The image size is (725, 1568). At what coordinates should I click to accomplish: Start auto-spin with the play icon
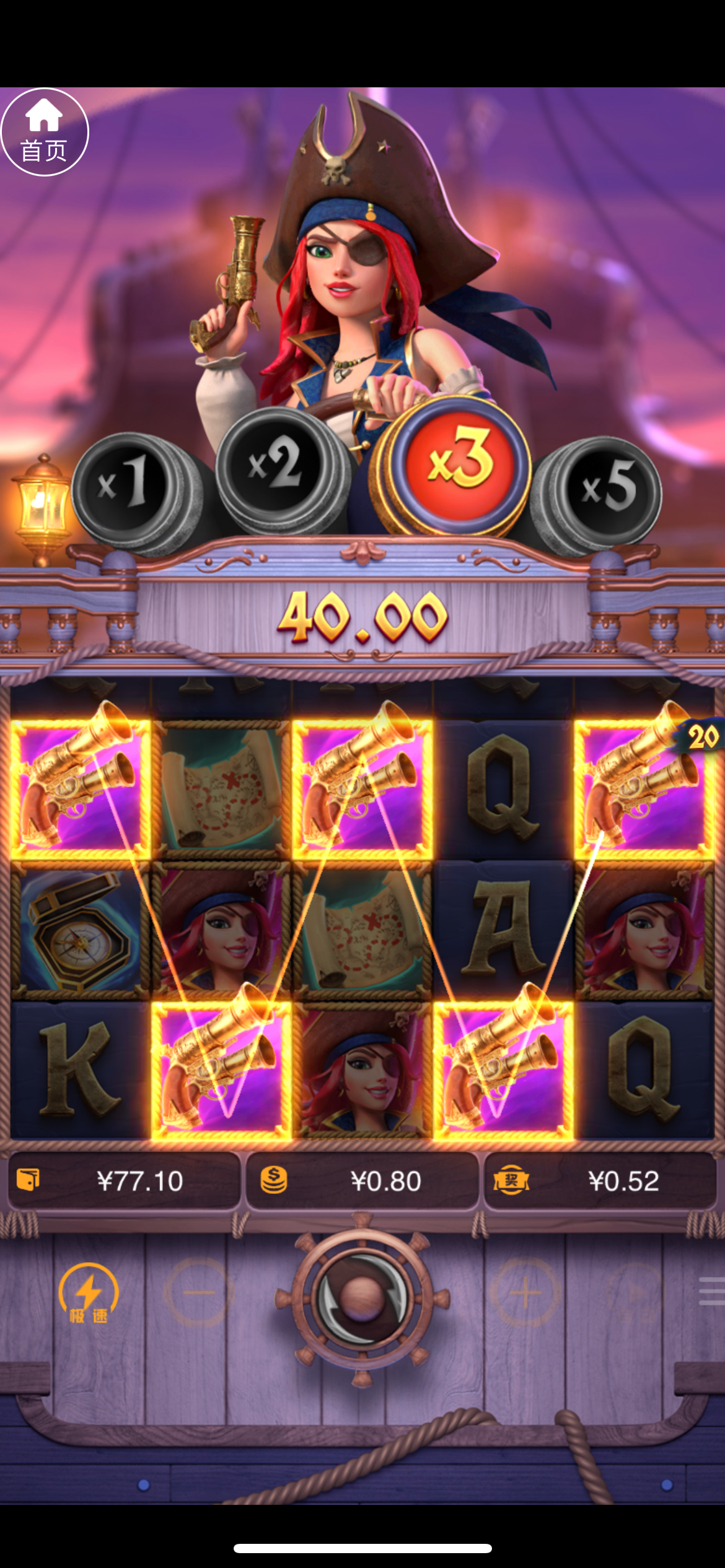(x=635, y=1292)
